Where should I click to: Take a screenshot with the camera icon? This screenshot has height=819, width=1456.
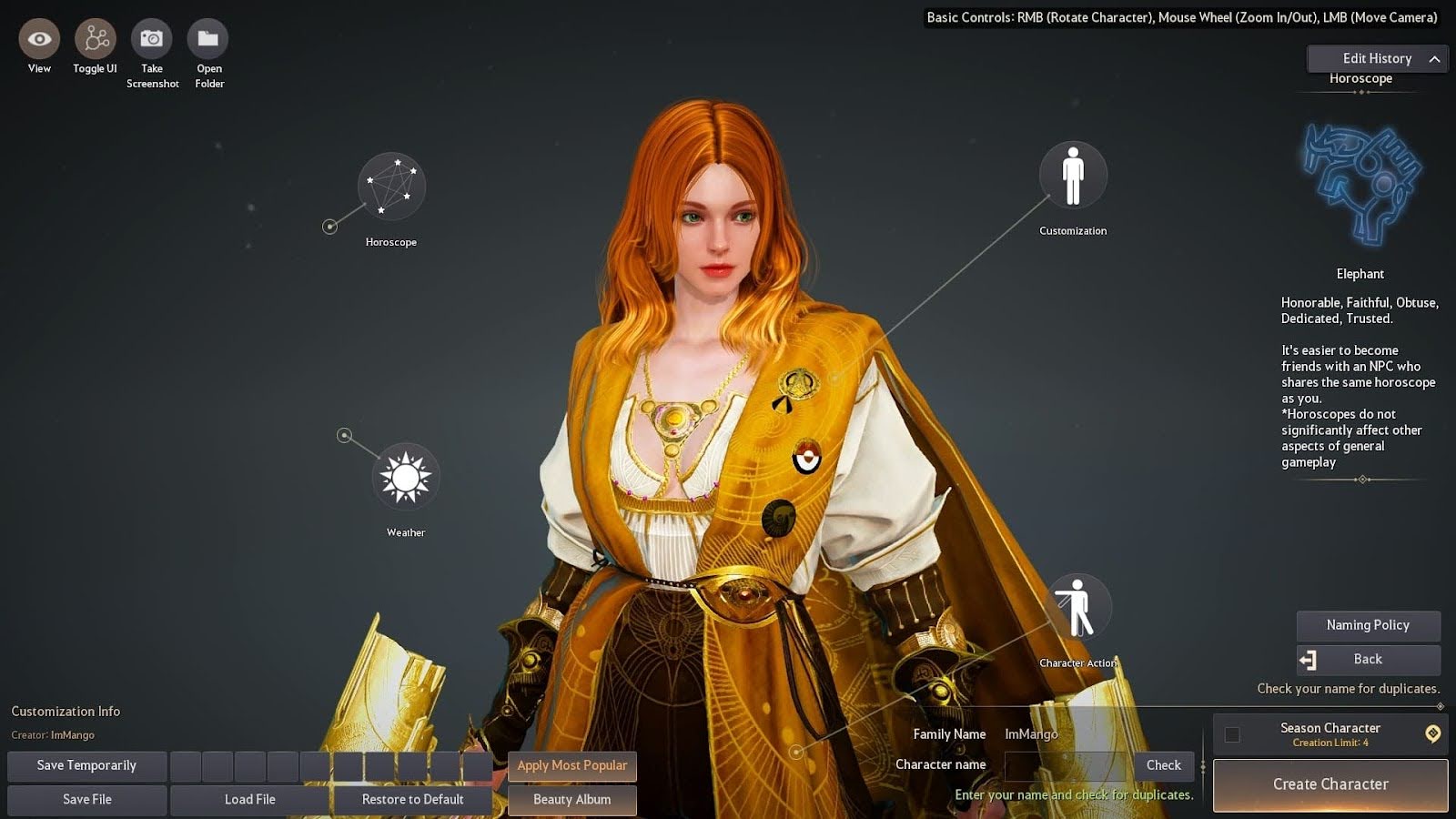152,38
